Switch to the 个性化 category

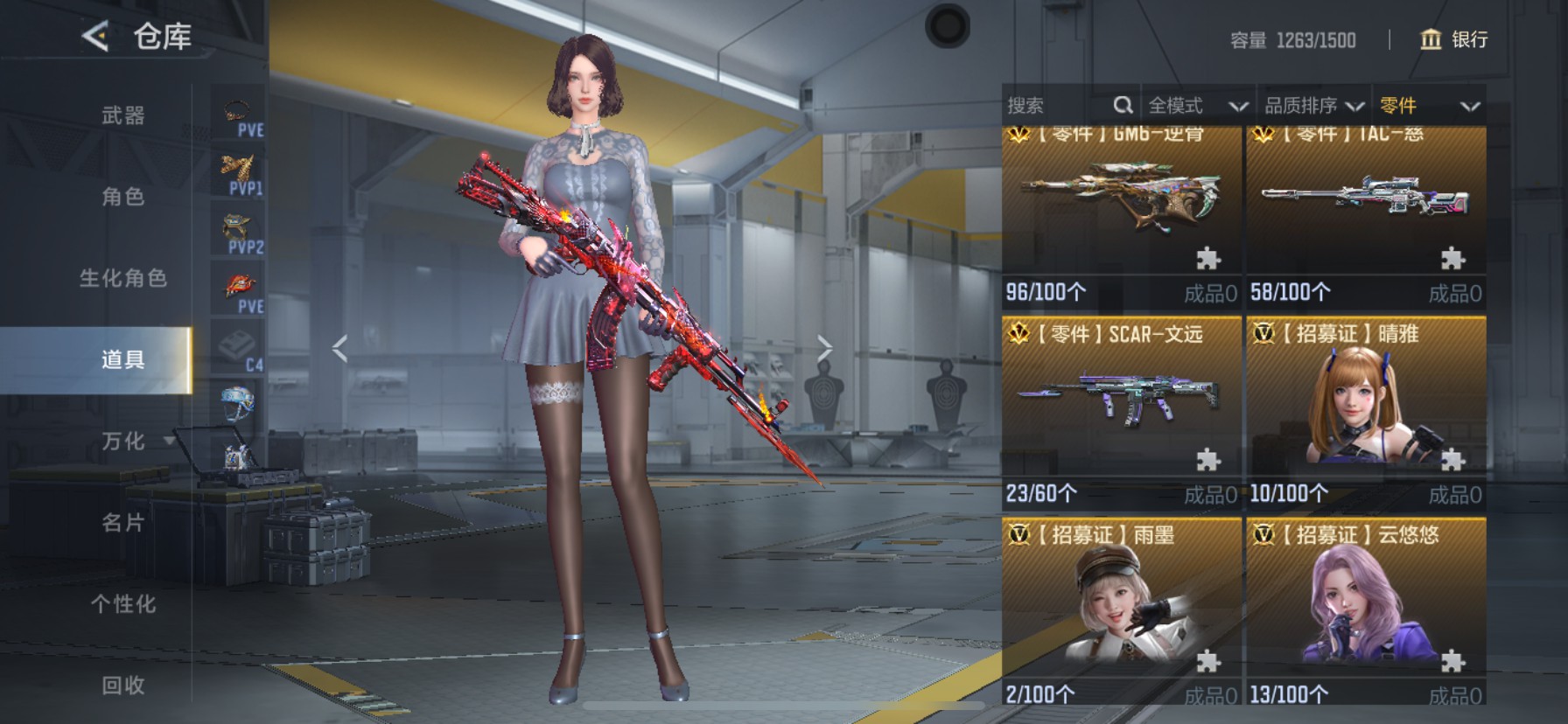122,604
